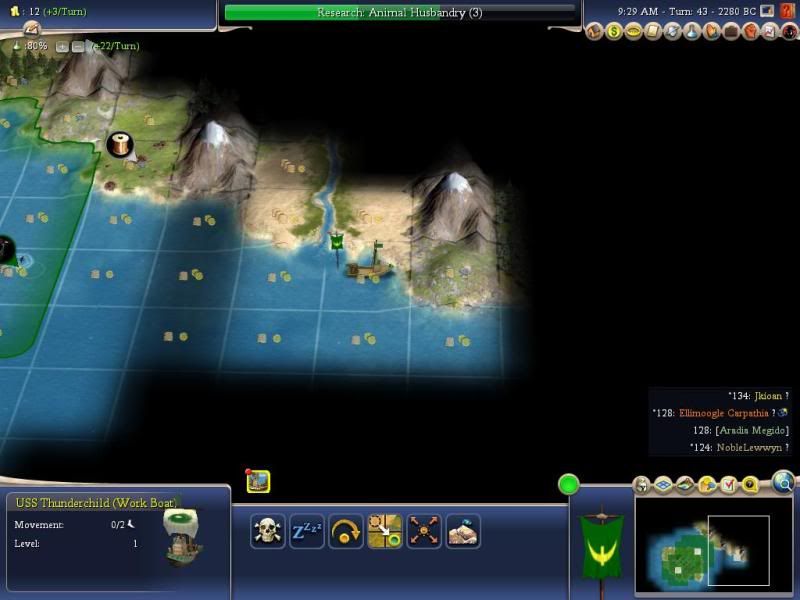Open the Domestic Advisor house icon
This screenshot has height=600, width=800.
[x=596, y=32]
